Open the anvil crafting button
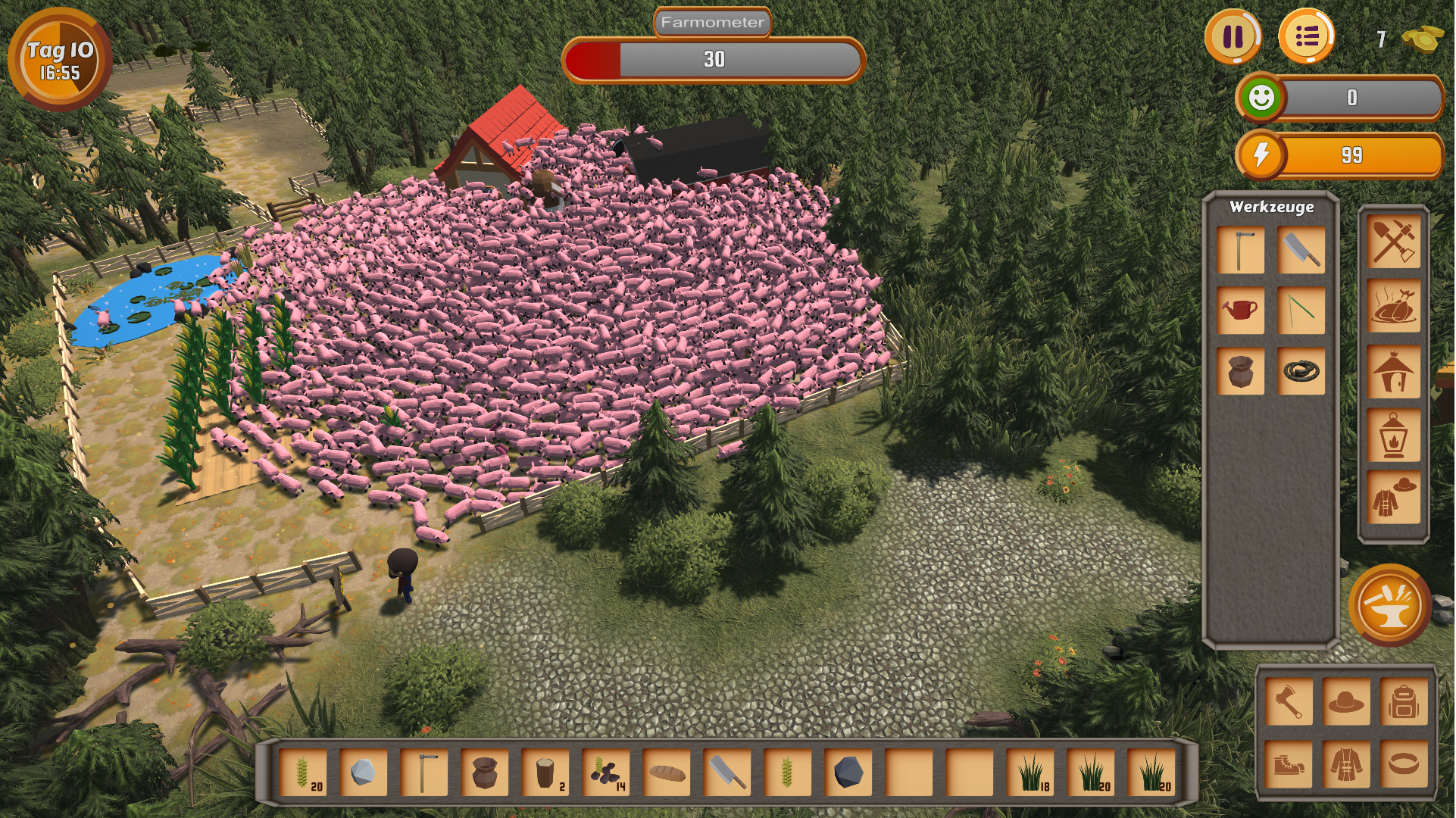 tap(1389, 604)
